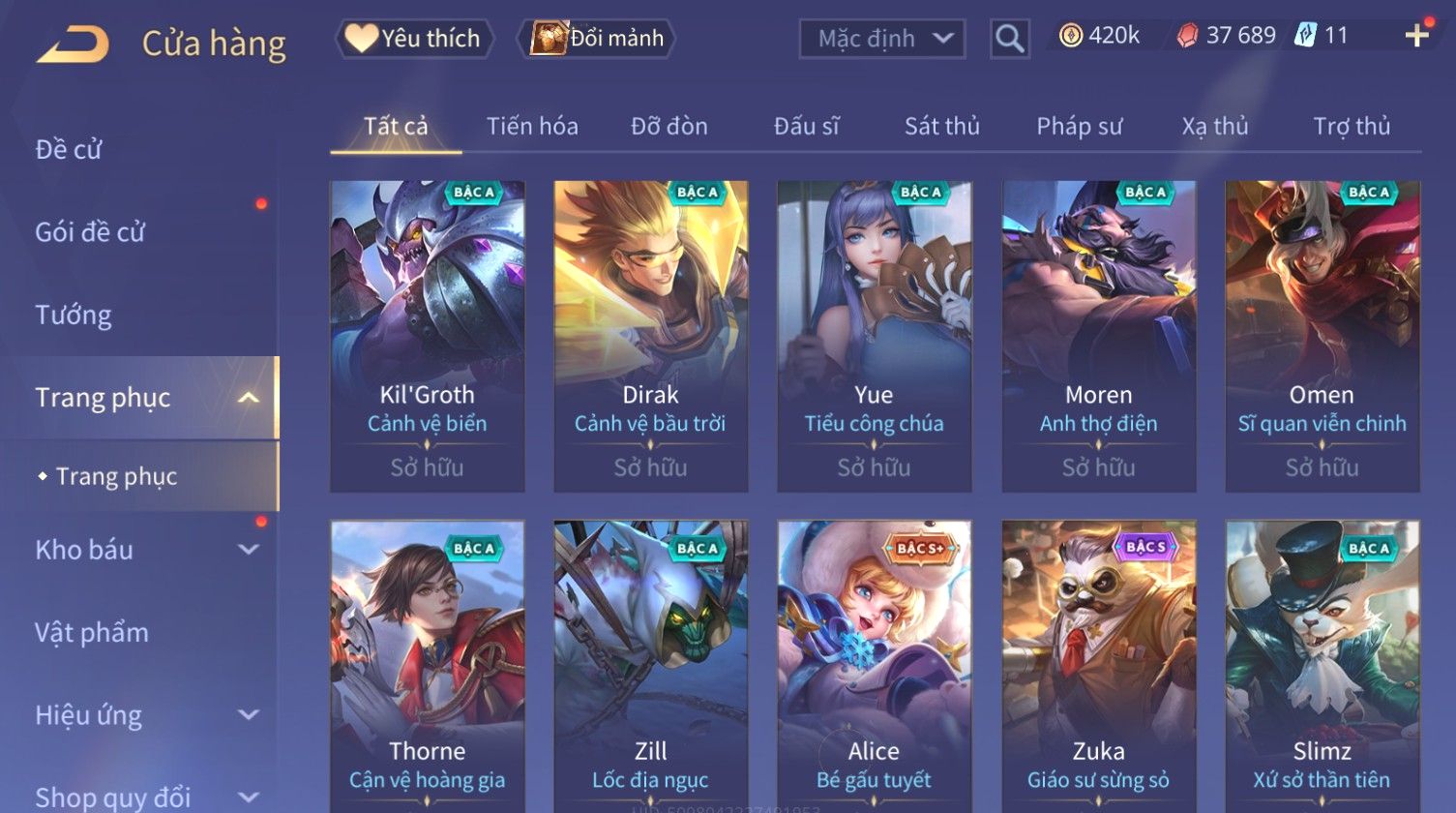Open the Yêu thích favorites list

pyautogui.click(x=414, y=39)
